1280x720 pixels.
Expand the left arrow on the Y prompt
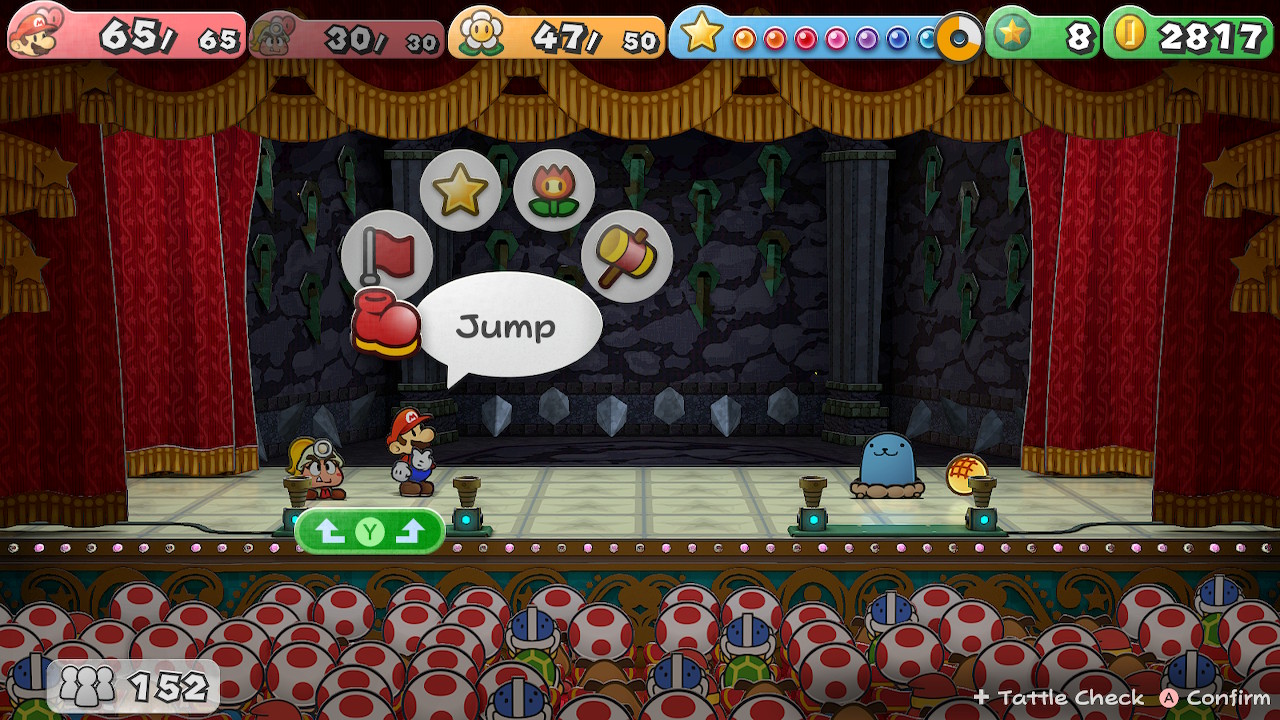click(331, 530)
